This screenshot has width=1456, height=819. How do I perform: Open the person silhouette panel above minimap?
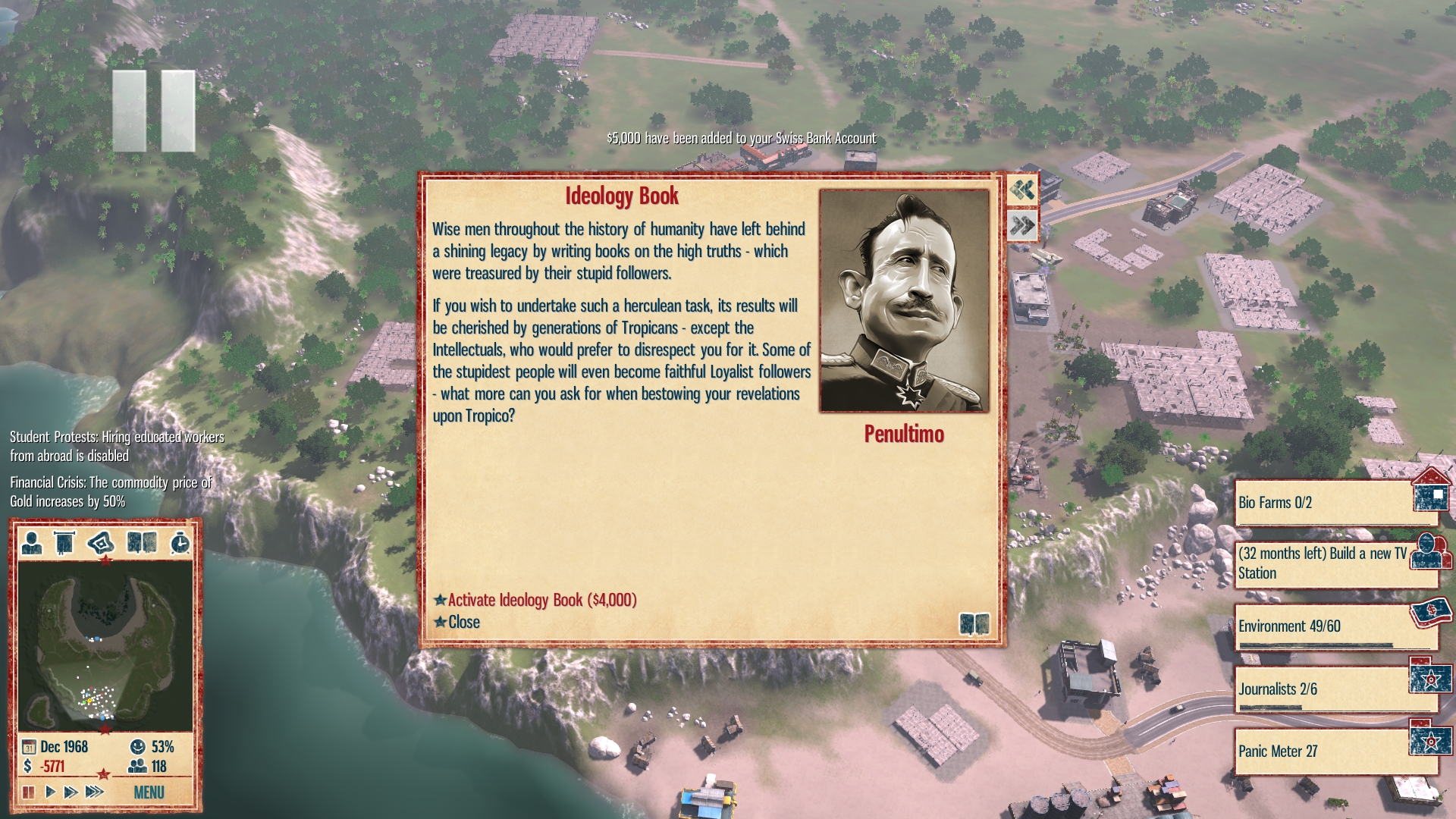click(x=32, y=542)
